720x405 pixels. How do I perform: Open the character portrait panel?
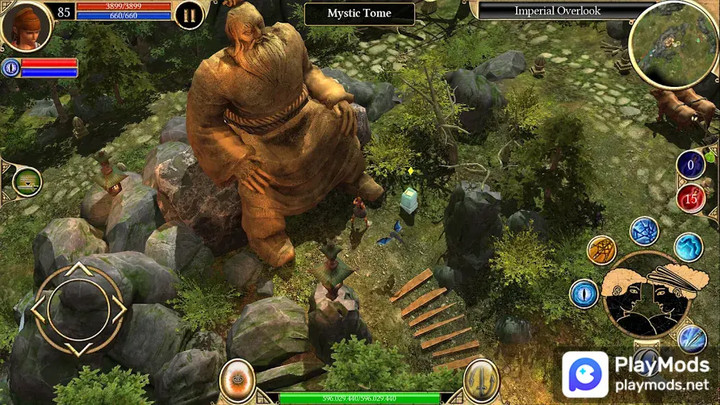click(25, 25)
